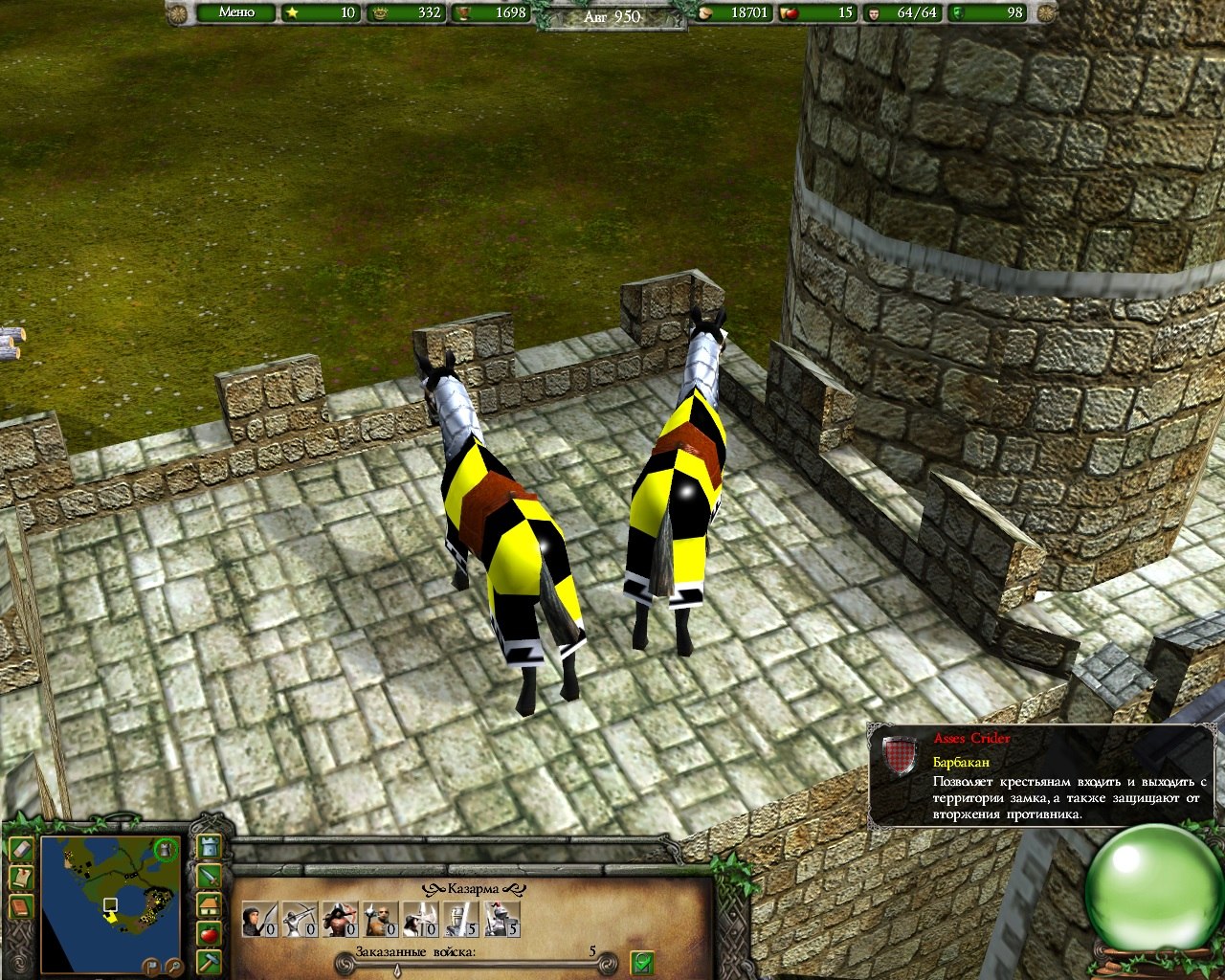The image size is (1225, 980).
Task: Open the castle buildings panel via the tower icon
Action: click(x=208, y=847)
